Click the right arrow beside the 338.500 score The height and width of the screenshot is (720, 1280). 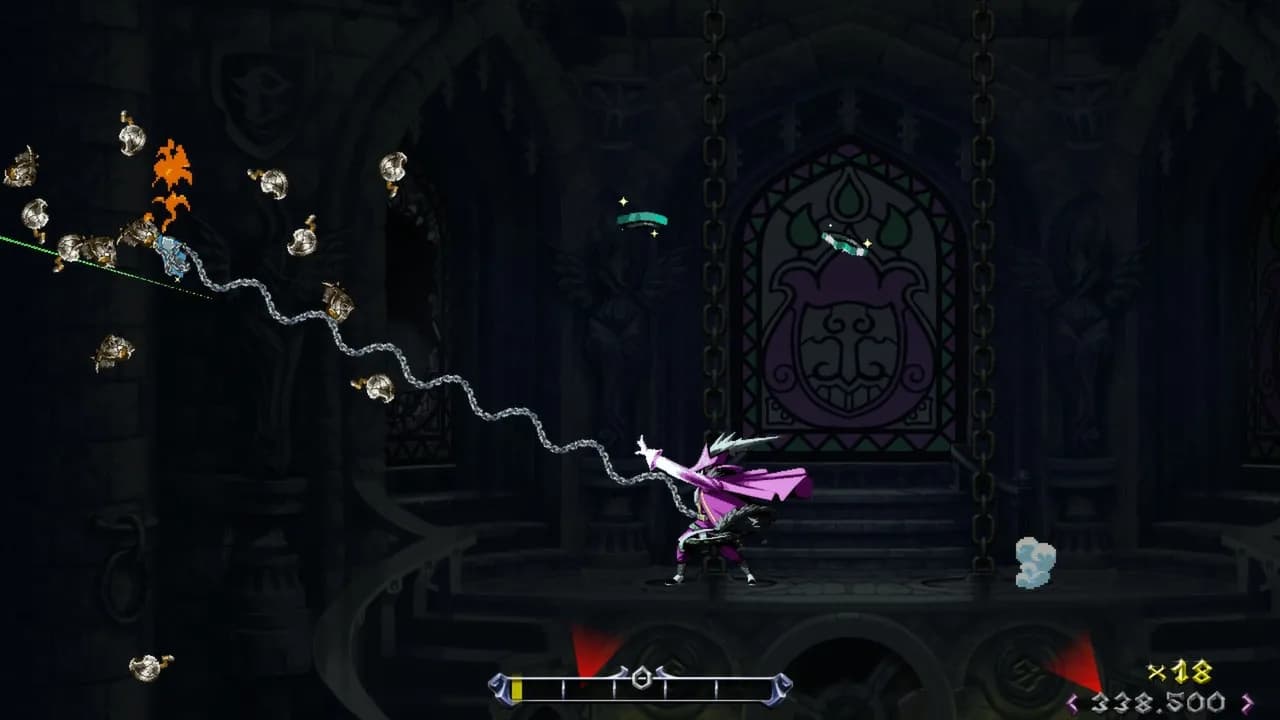[x=1246, y=700]
